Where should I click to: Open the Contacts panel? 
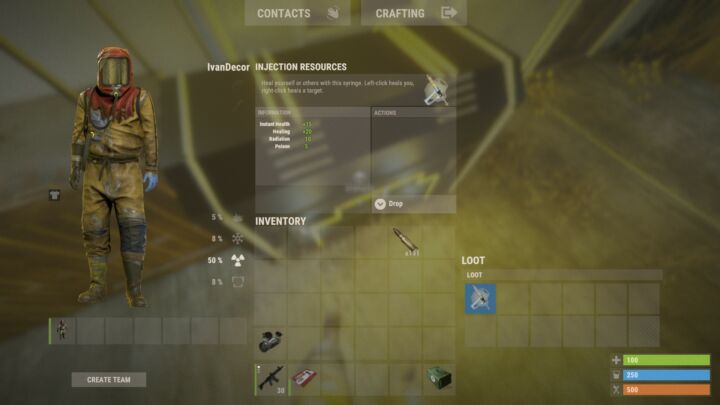(297, 13)
